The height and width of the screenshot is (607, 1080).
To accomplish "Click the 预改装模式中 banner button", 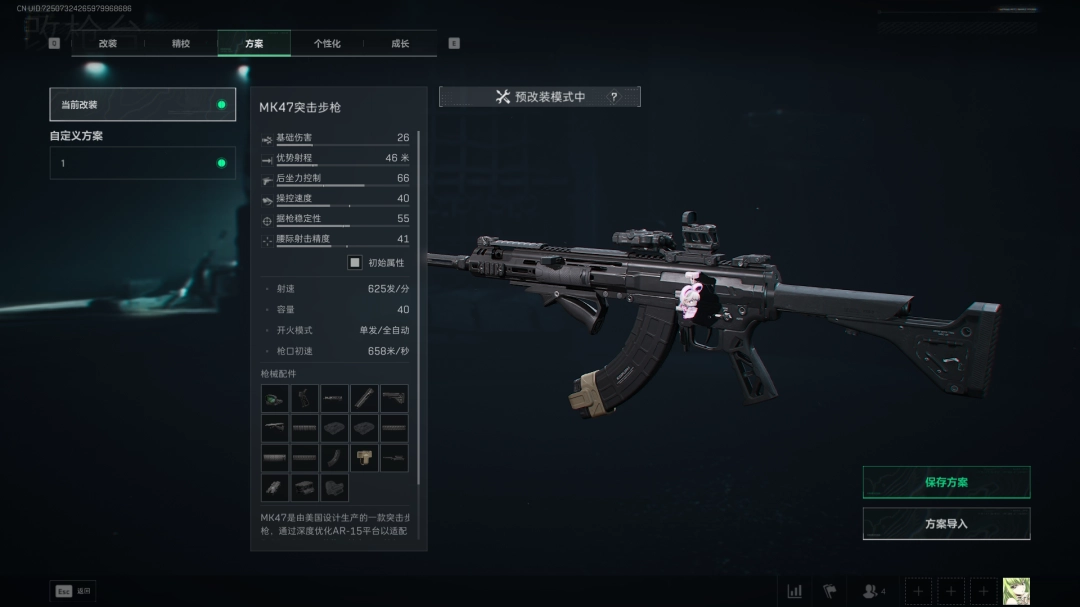I will (539, 97).
